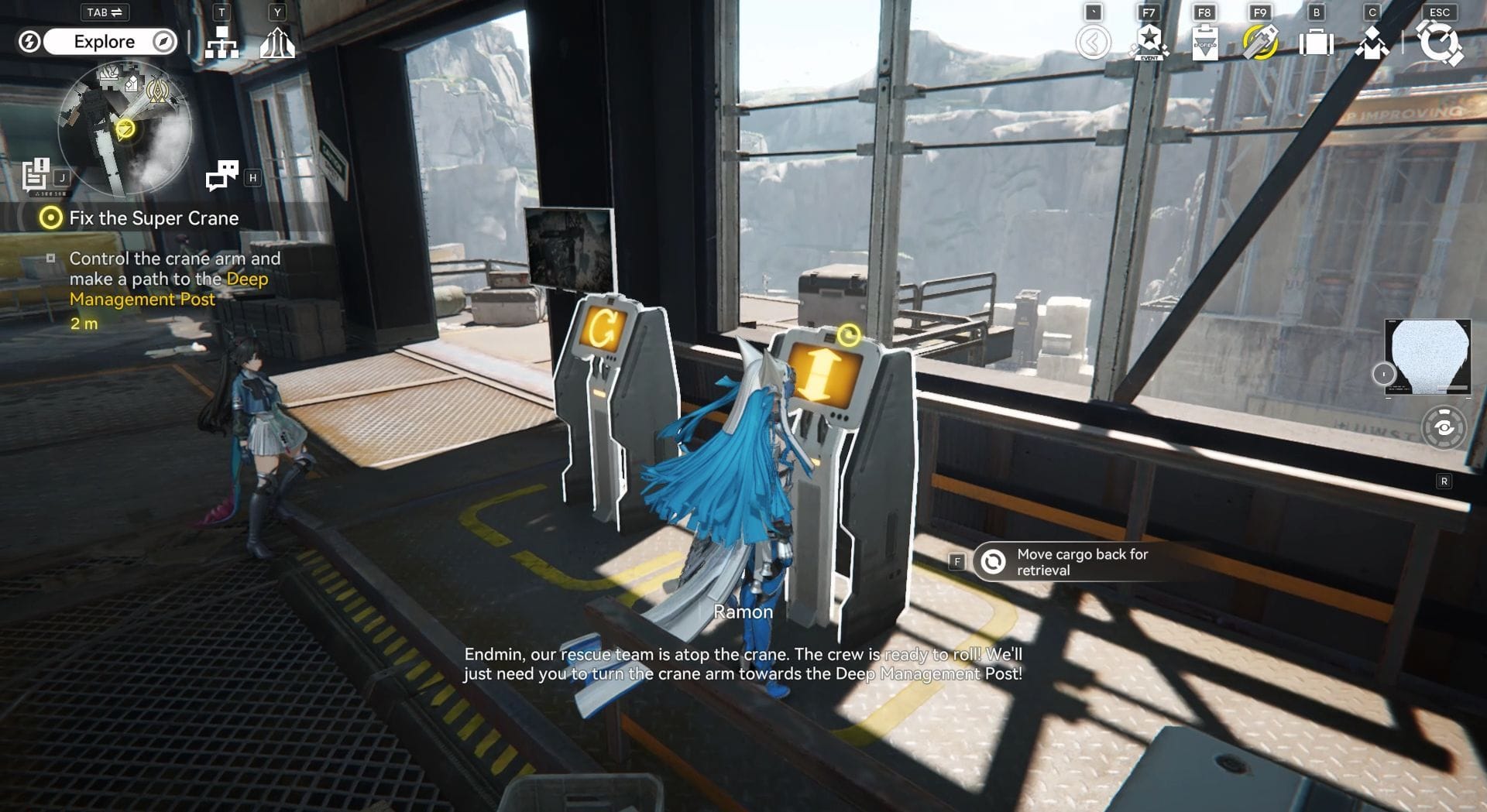Activate the yellow-ringed plug connector icon
Screen dimensions: 1487x812
[x=1260, y=43]
